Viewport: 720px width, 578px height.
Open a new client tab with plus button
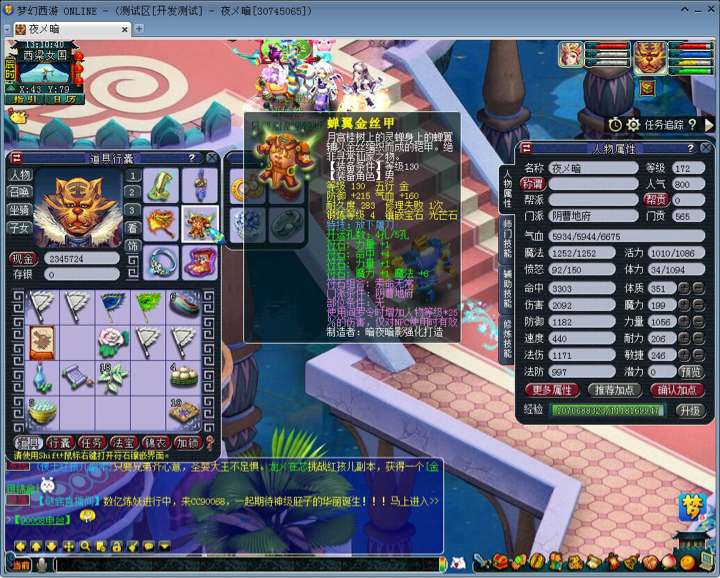point(140,29)
